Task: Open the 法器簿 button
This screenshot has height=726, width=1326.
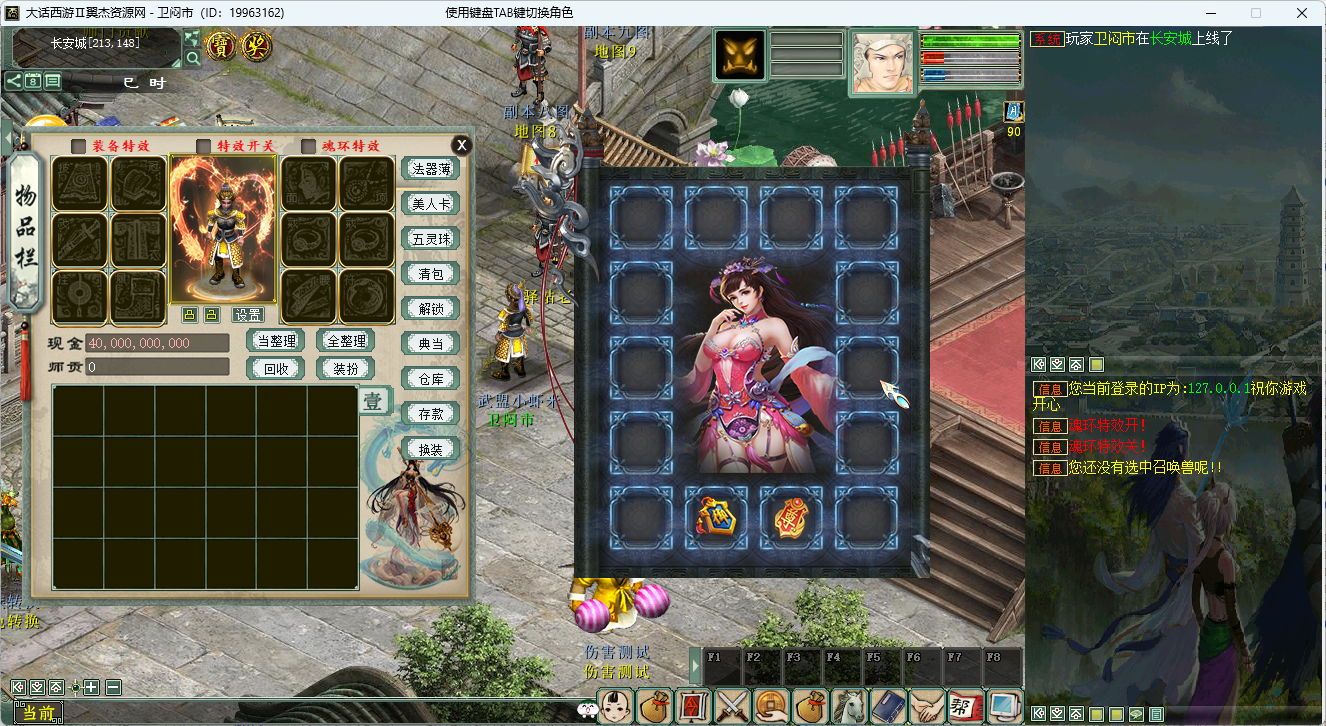Action: pyautogui.click(x=430, y=169)
